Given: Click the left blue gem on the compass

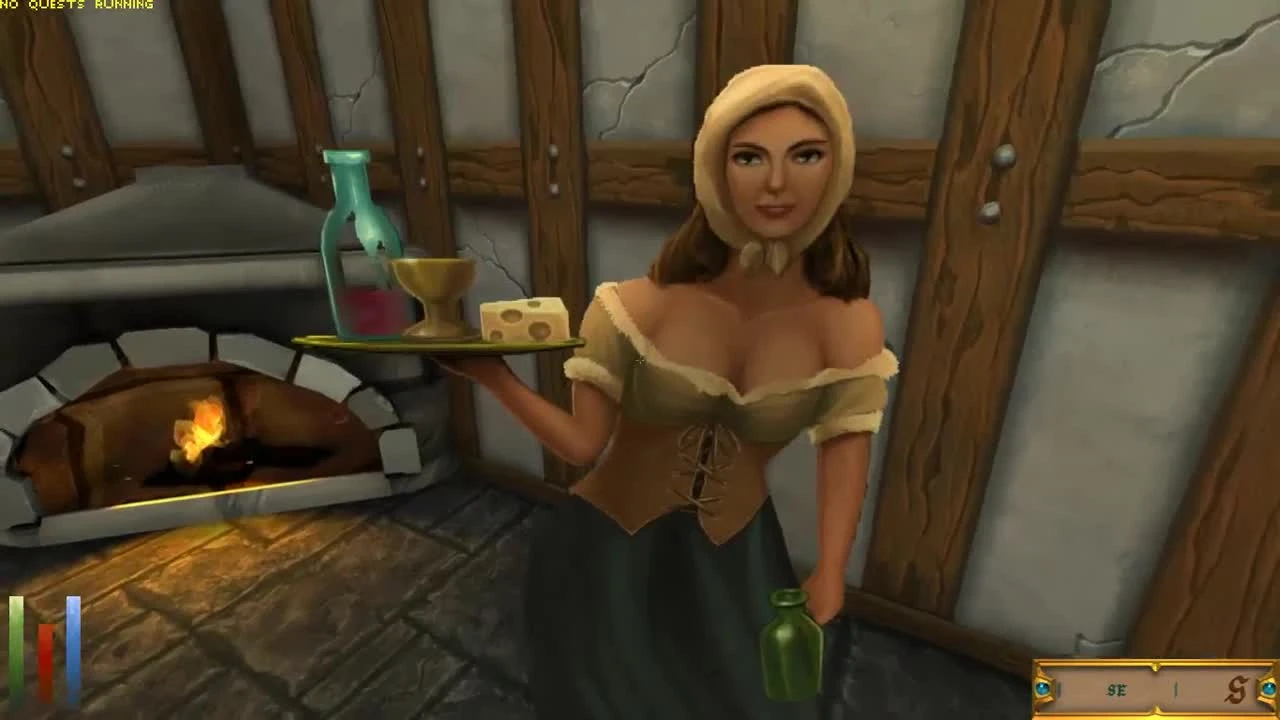Looking at the screenshot, I should [1042, 687].
